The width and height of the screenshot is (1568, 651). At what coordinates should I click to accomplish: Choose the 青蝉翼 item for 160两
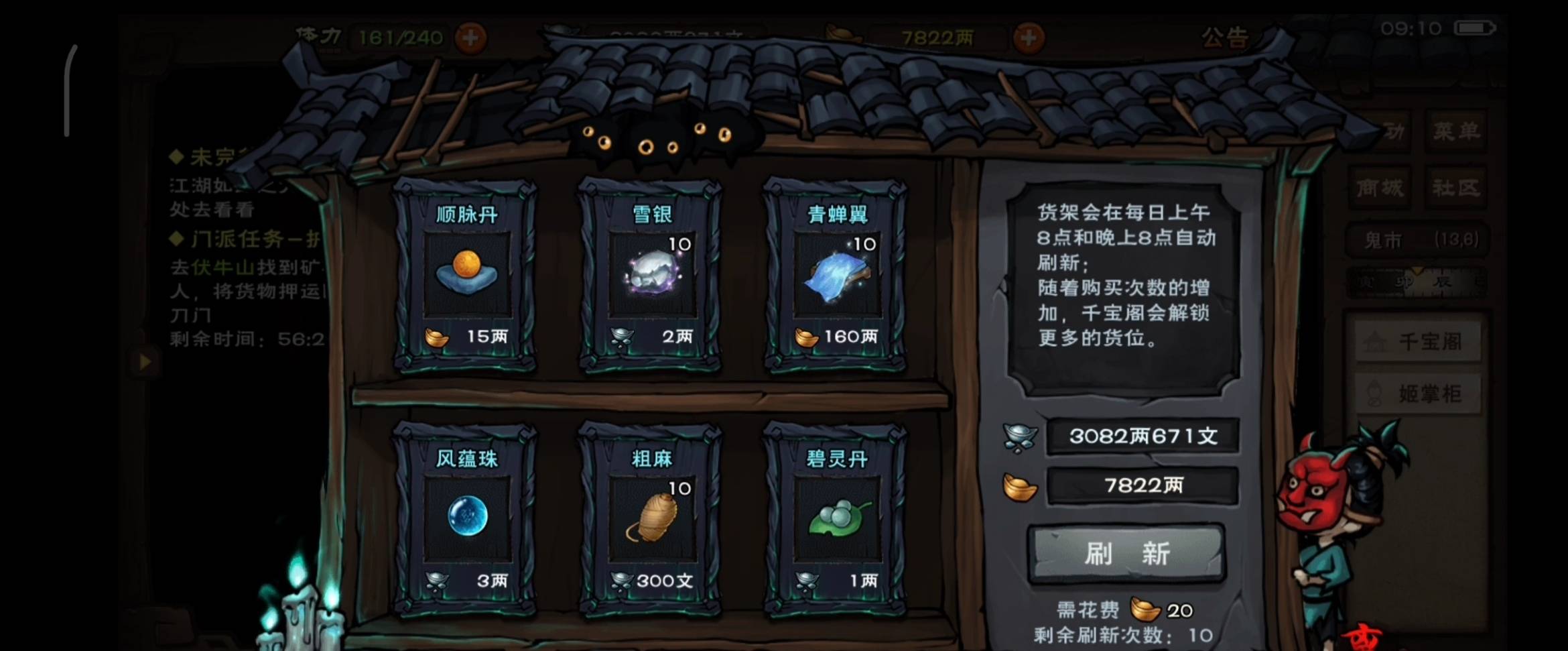pyautogui.click(x=836, y=275)
